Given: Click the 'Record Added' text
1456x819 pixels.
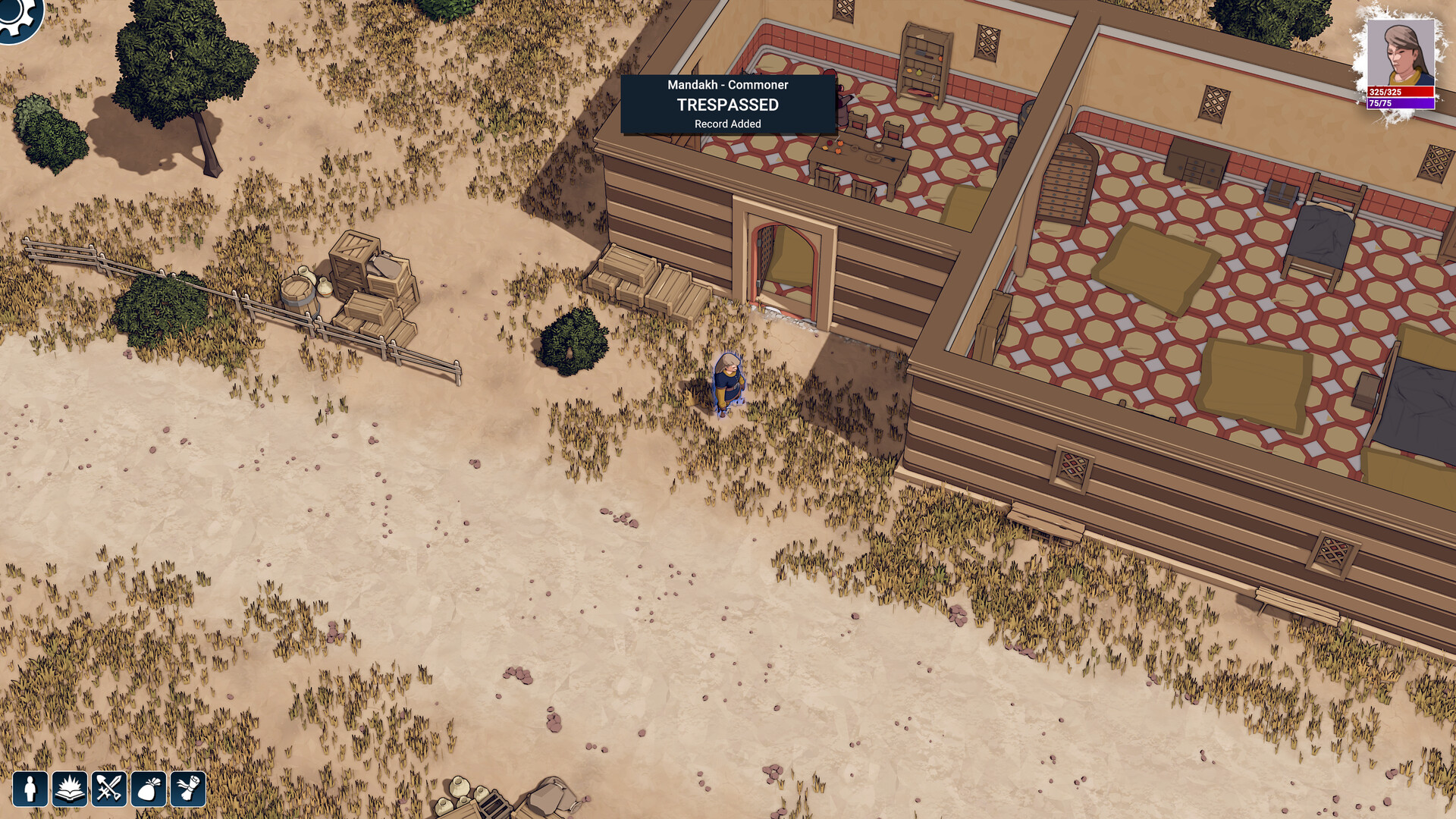Looking at the screenshot, I should (726, 124).
